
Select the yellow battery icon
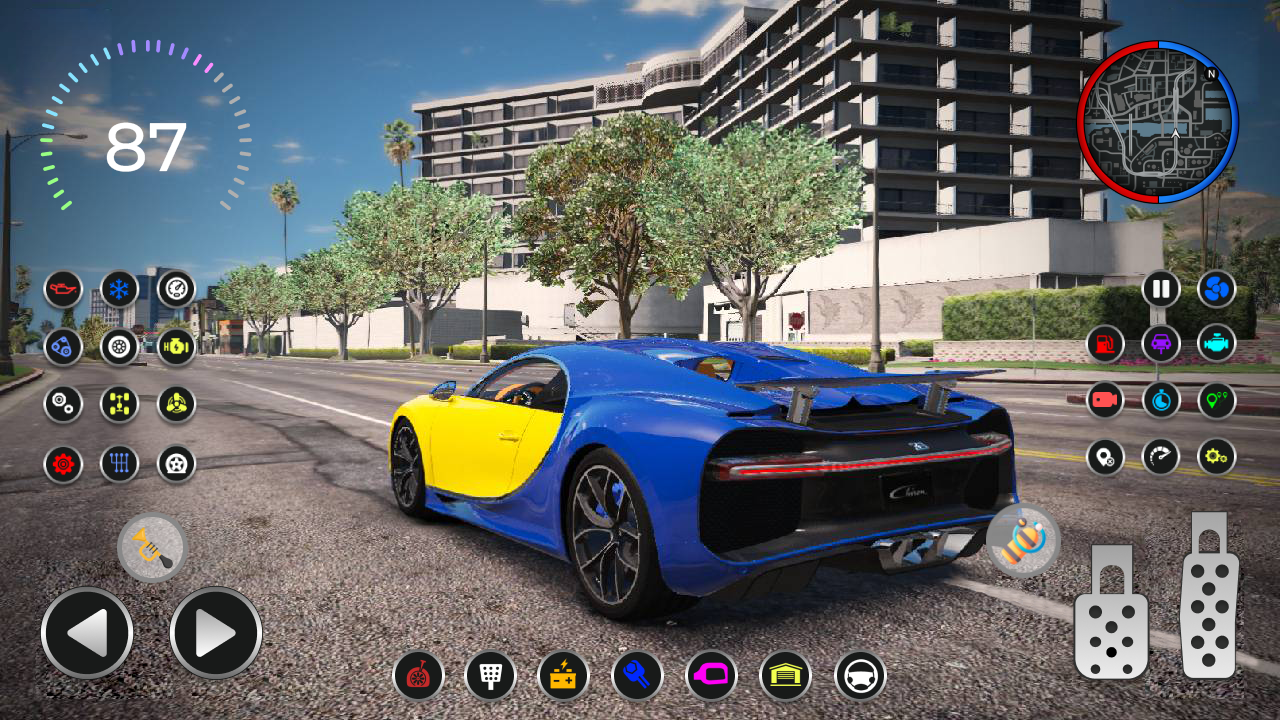(x=563, y=676)
